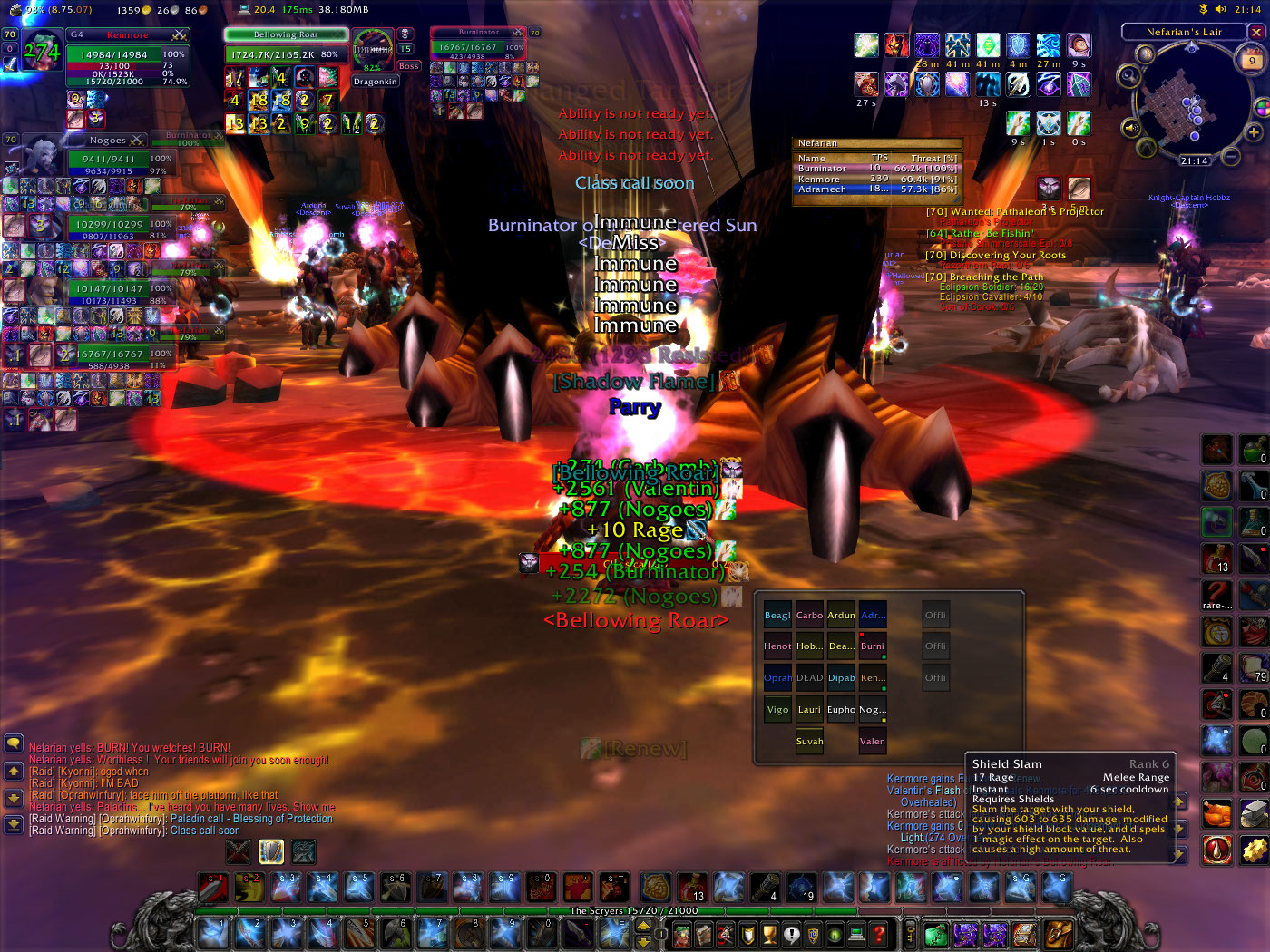The image size is (1270, 952).
Task: Open the calendar button showing 9
Action: (x=1252, y=61)
